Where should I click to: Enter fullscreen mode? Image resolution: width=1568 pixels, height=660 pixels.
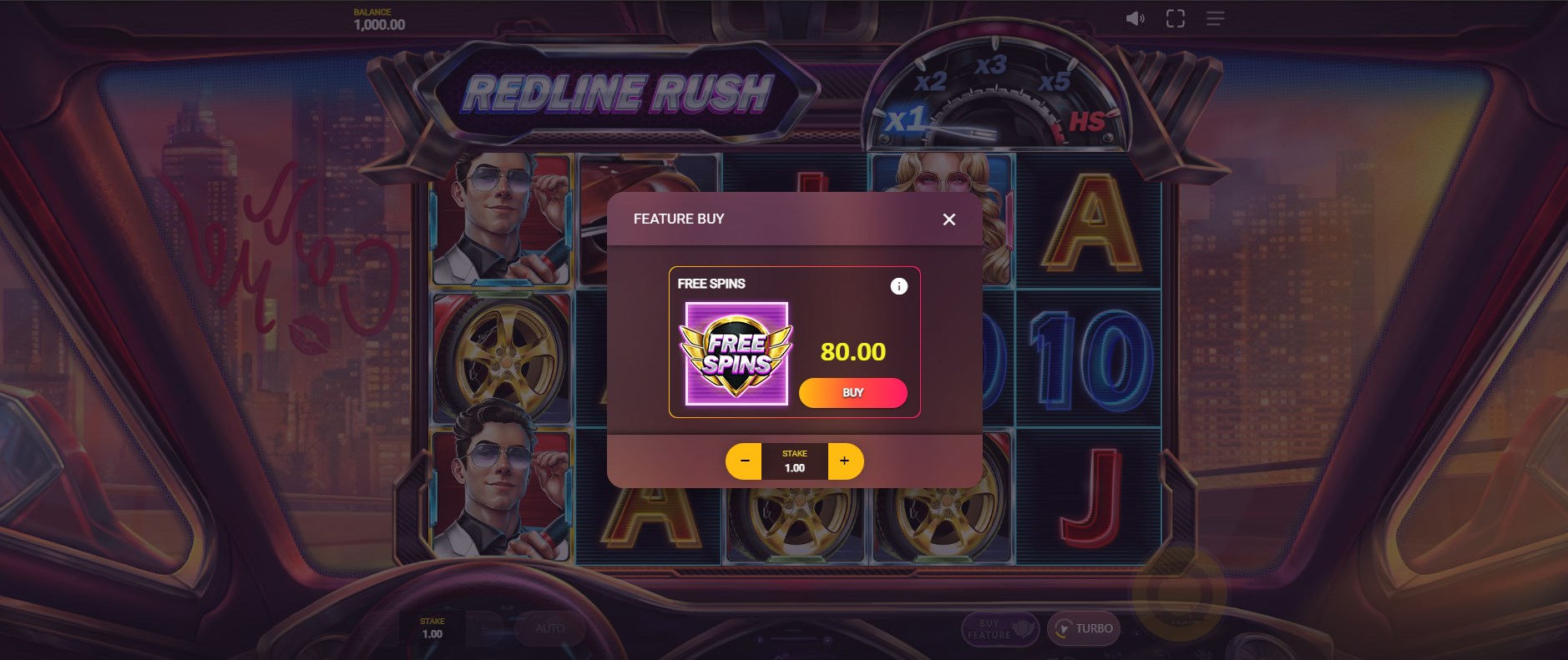(x=1175, y=18)
